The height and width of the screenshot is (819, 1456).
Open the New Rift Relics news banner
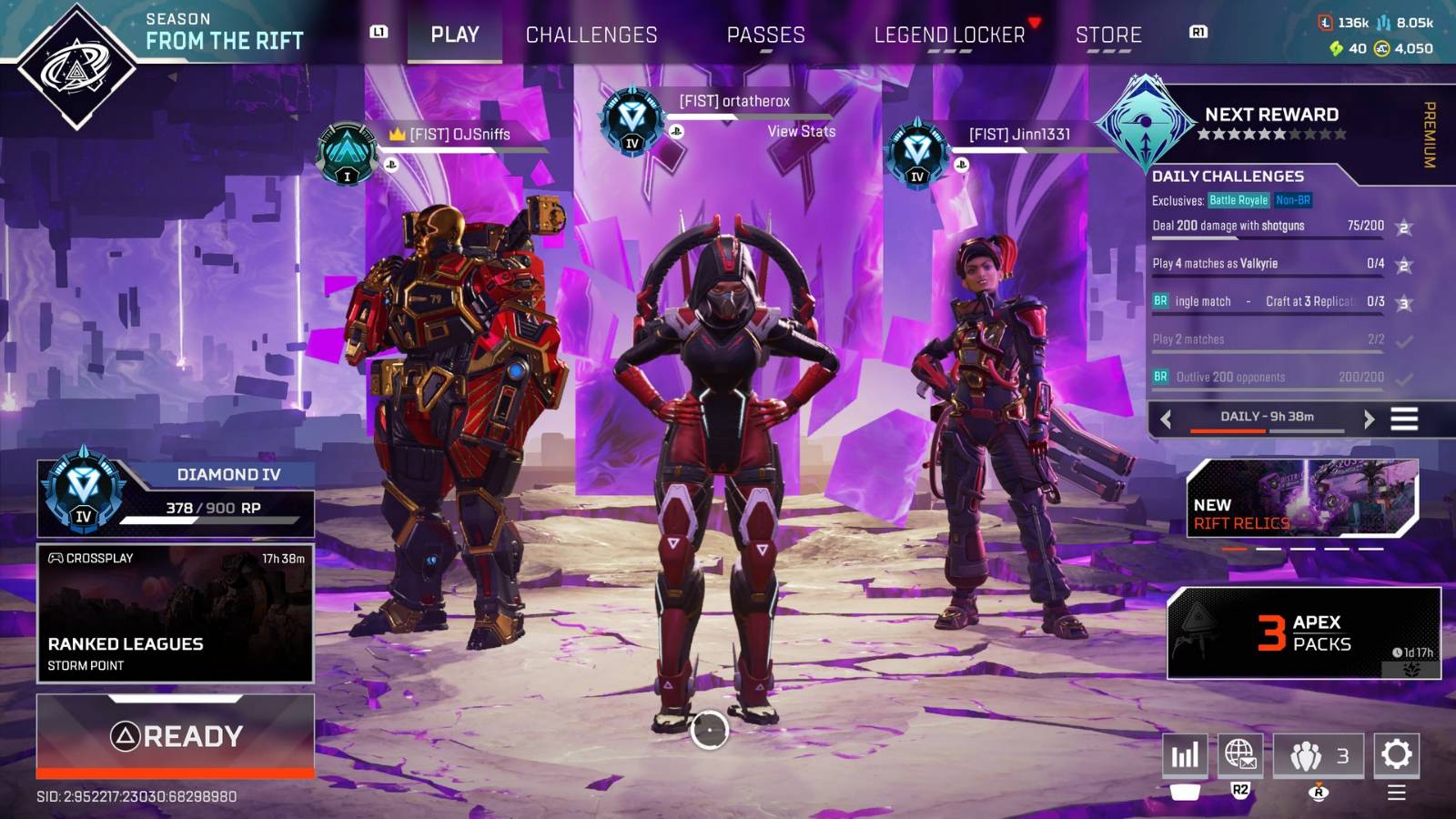pos(1301,498)
